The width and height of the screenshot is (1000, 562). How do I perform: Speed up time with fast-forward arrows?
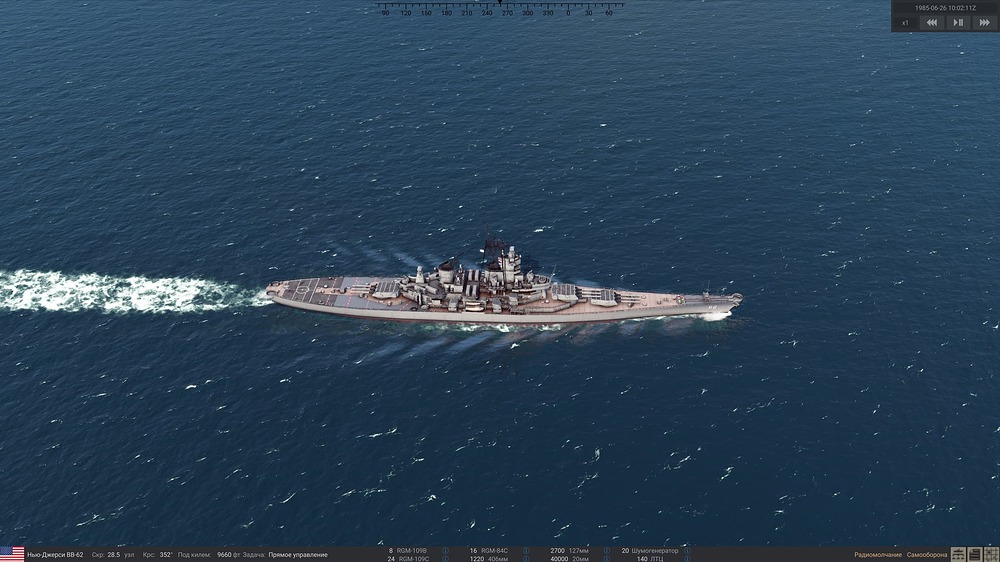[x=984, y=22]
